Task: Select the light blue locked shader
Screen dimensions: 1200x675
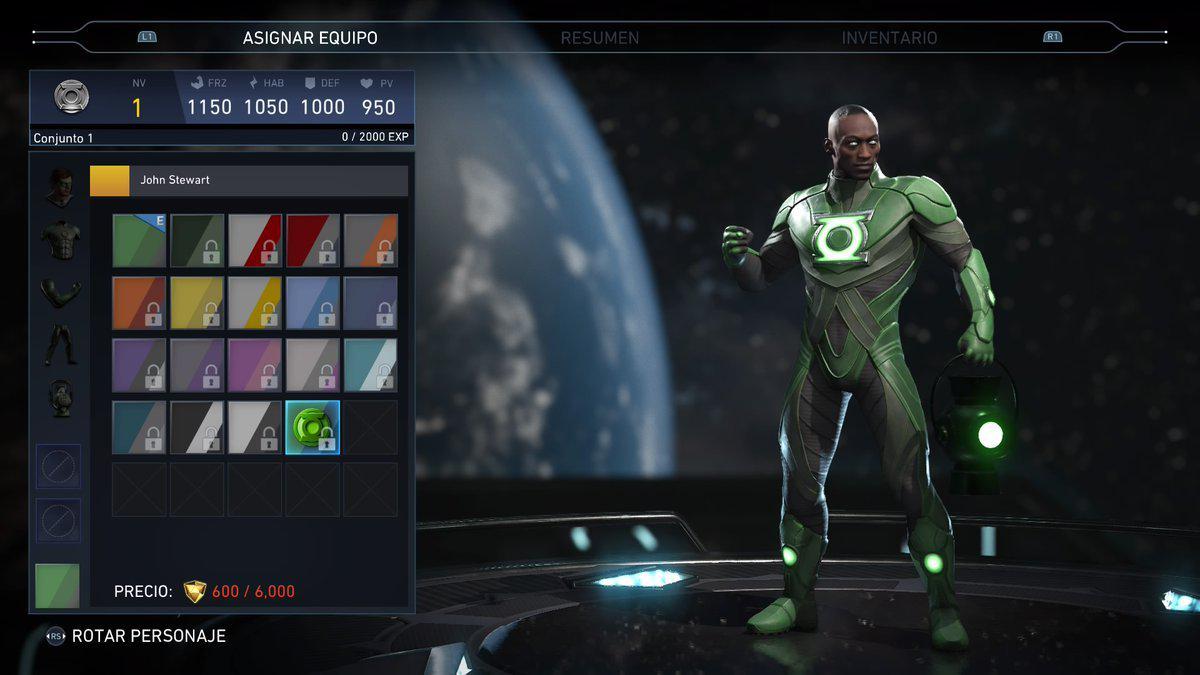Action: click(313, 303)
